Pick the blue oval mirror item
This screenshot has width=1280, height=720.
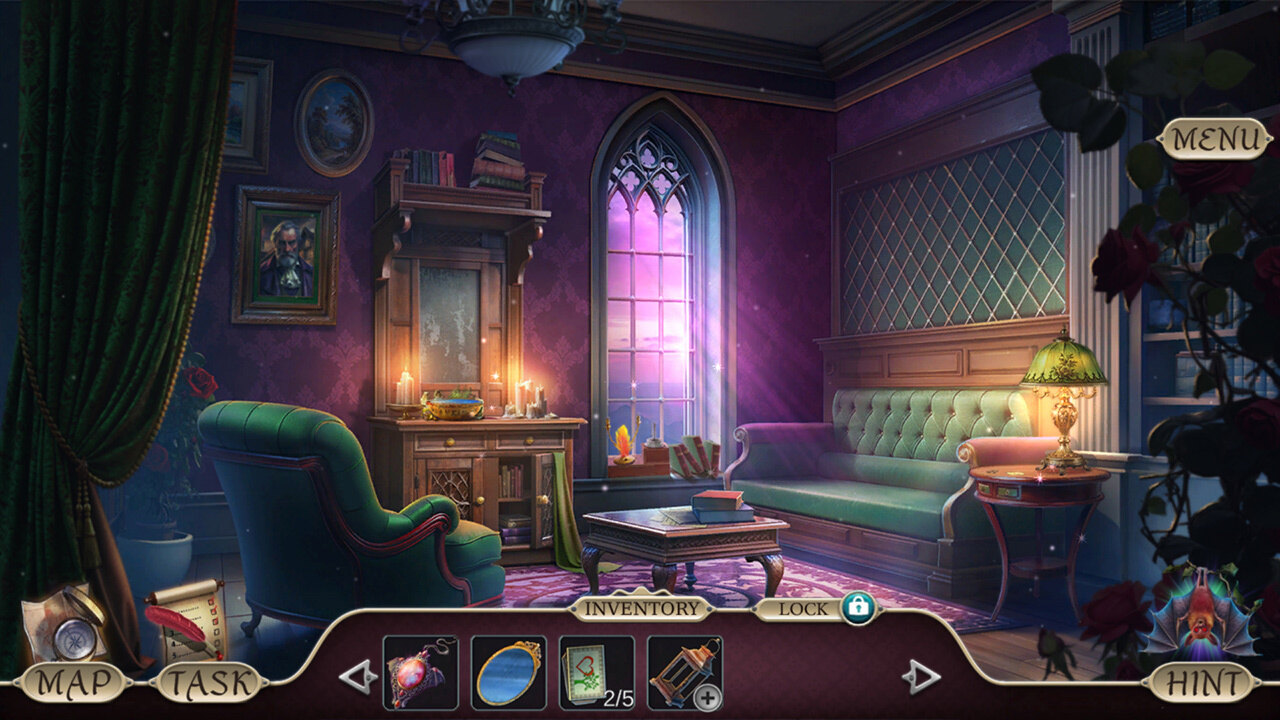pos(508,672)
